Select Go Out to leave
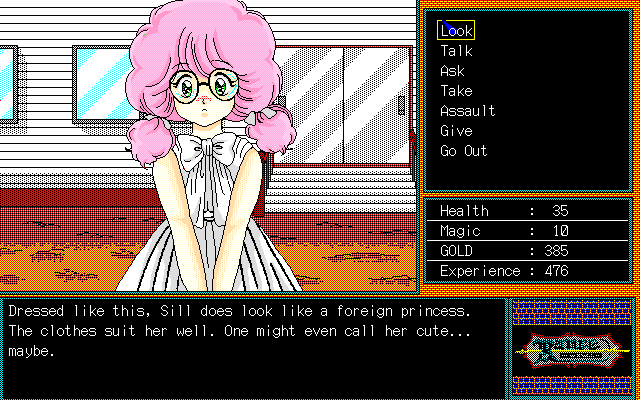The image size is (640, 400). [x=463, y=151]
